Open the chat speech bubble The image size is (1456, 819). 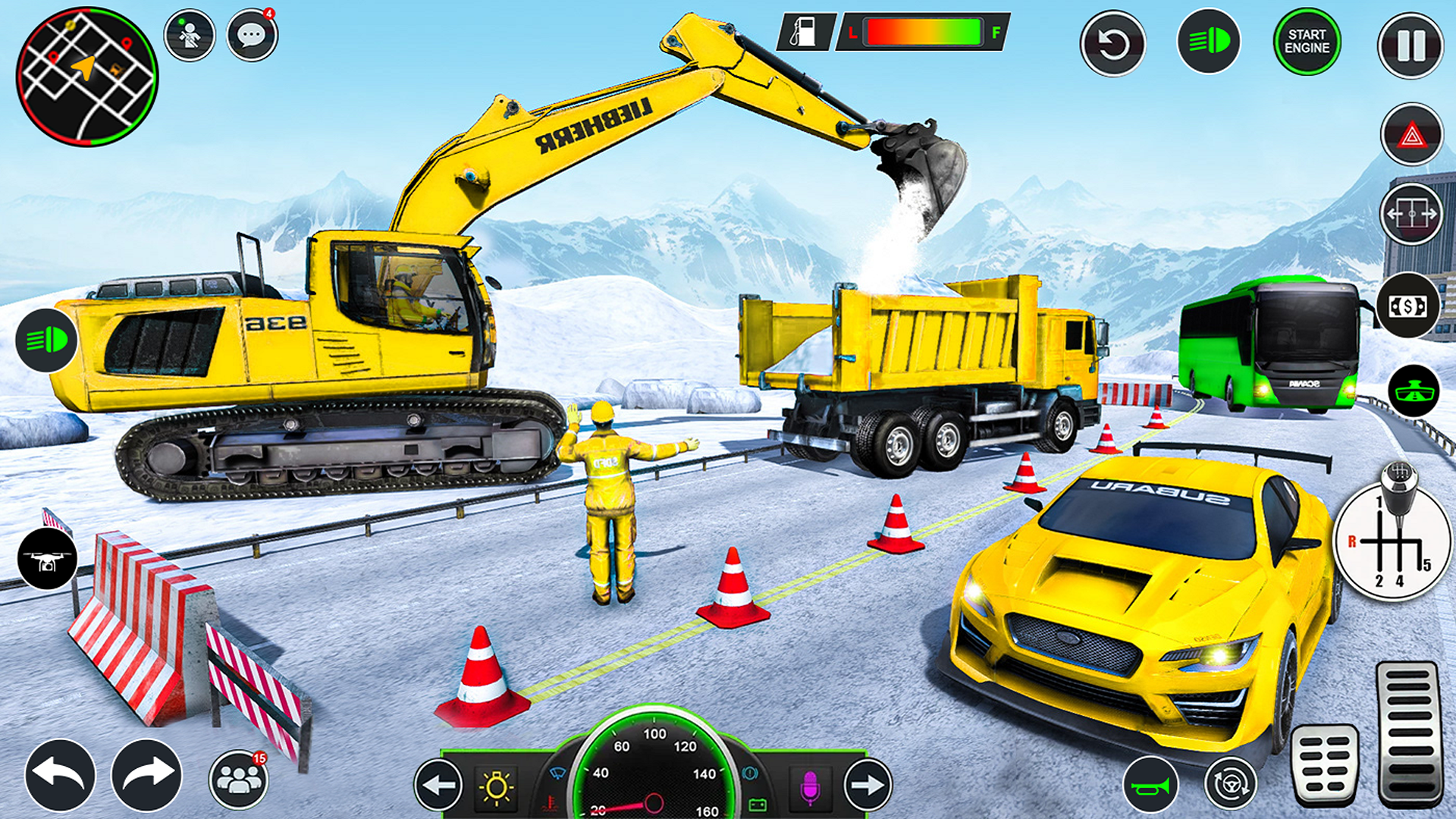point(252,36)
